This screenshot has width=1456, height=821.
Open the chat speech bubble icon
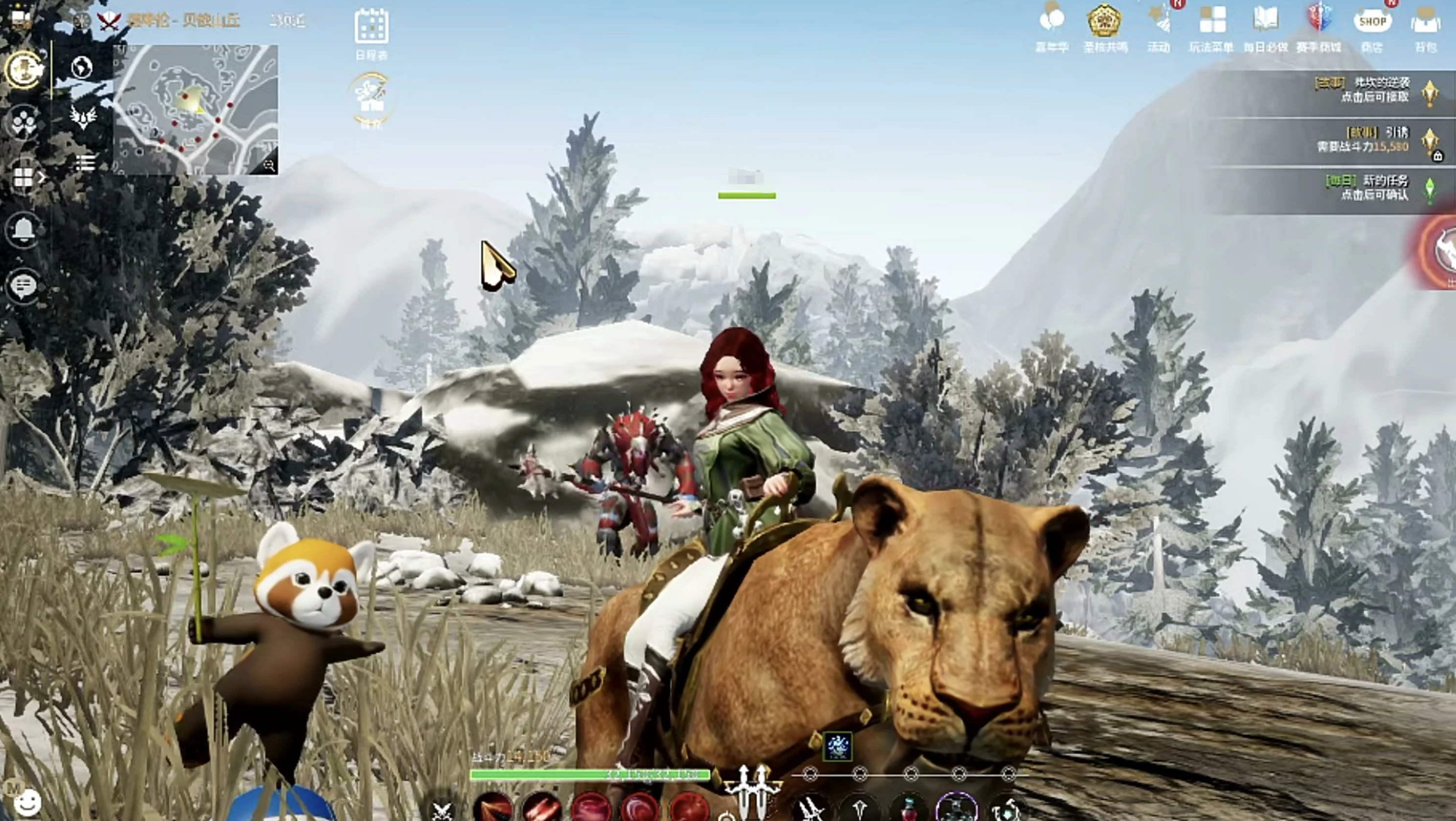tap(23, 286)
